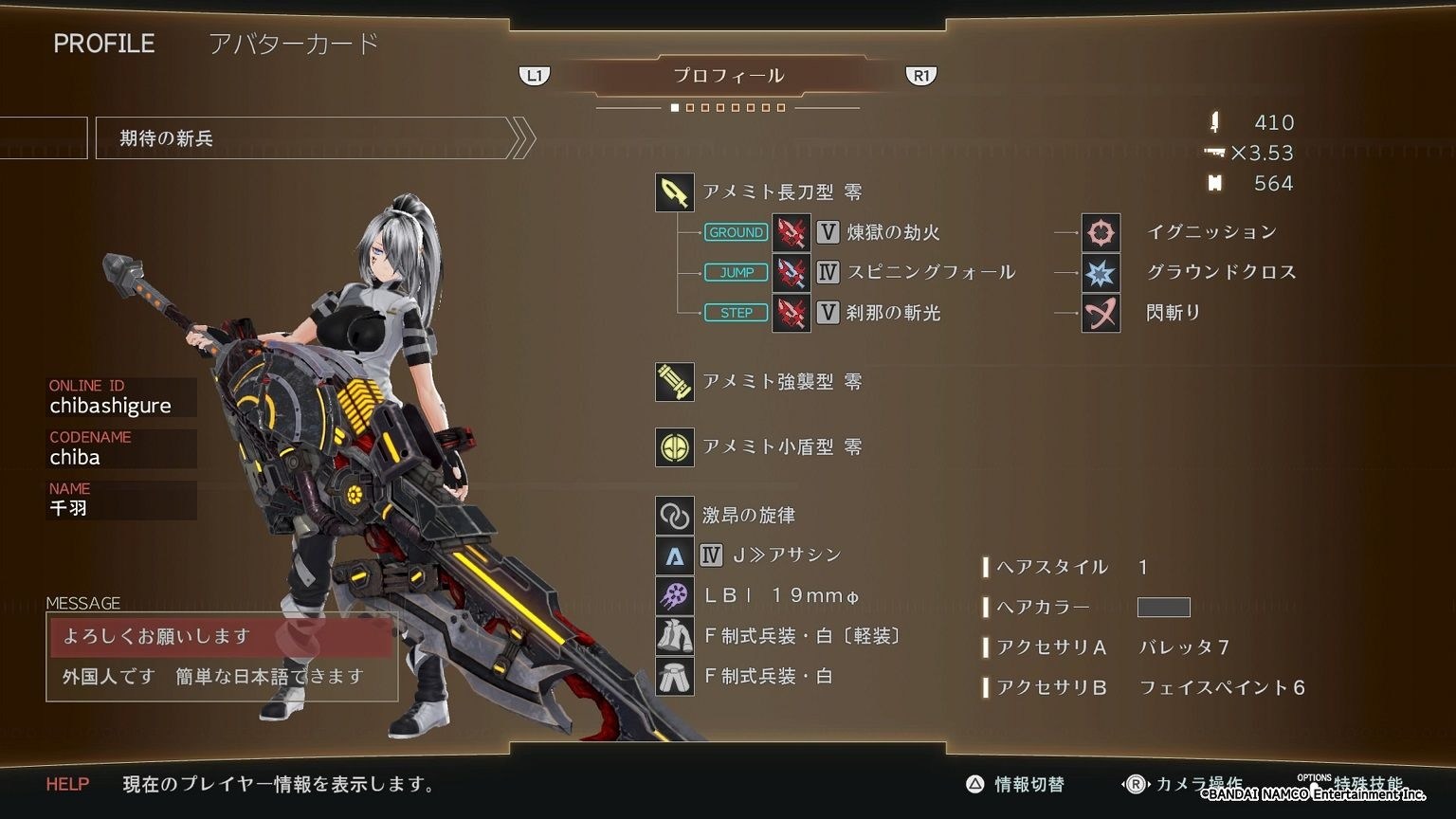Select the アメミト長刀型 零 melee weapon icon
1456x819 pixels.
coord(674,192)
